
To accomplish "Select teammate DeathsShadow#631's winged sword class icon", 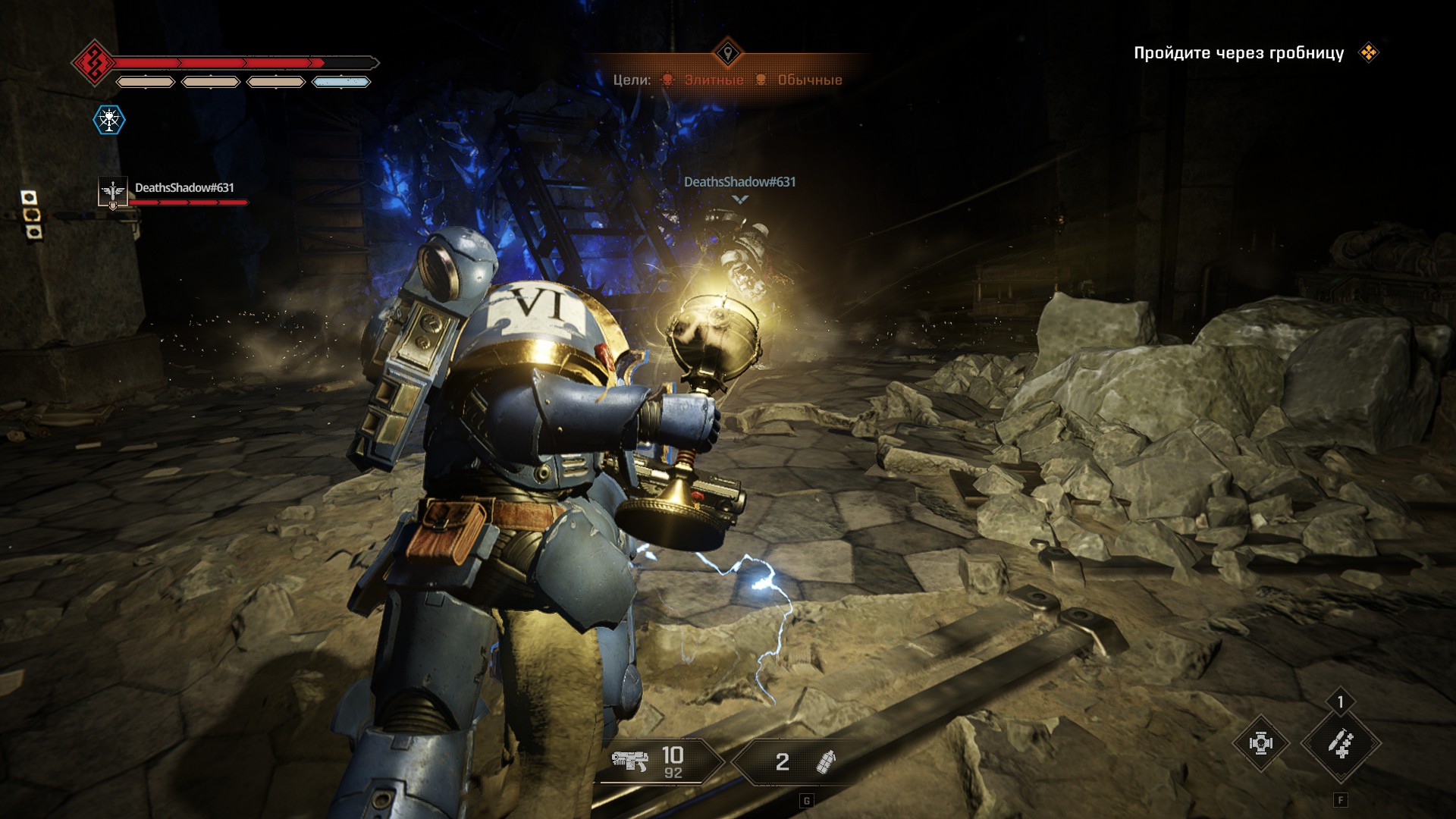I will tap(113, 192).
